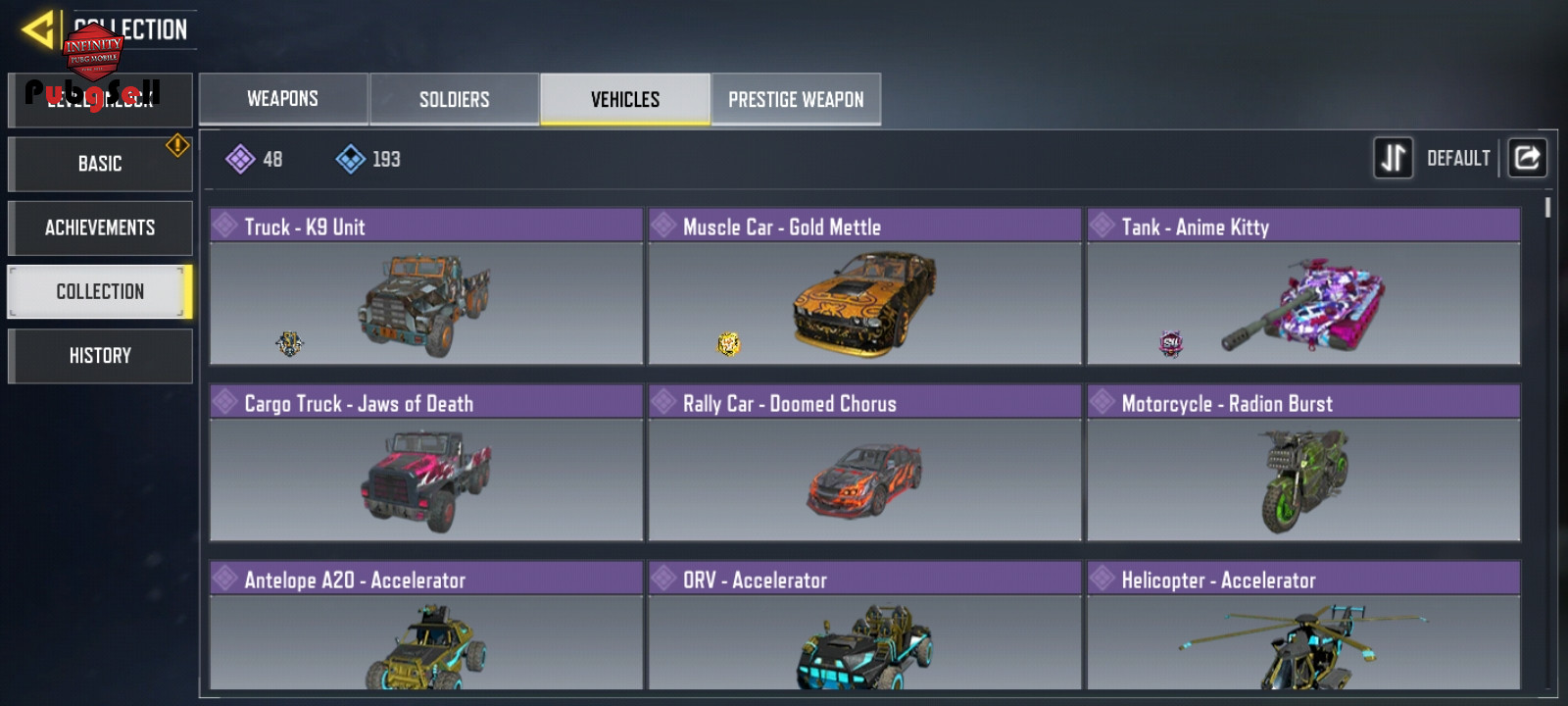The image size is (1568, 706).
Task: Choose the Muscle Car - Gold Mettle card
Action: tap(864, 286)
